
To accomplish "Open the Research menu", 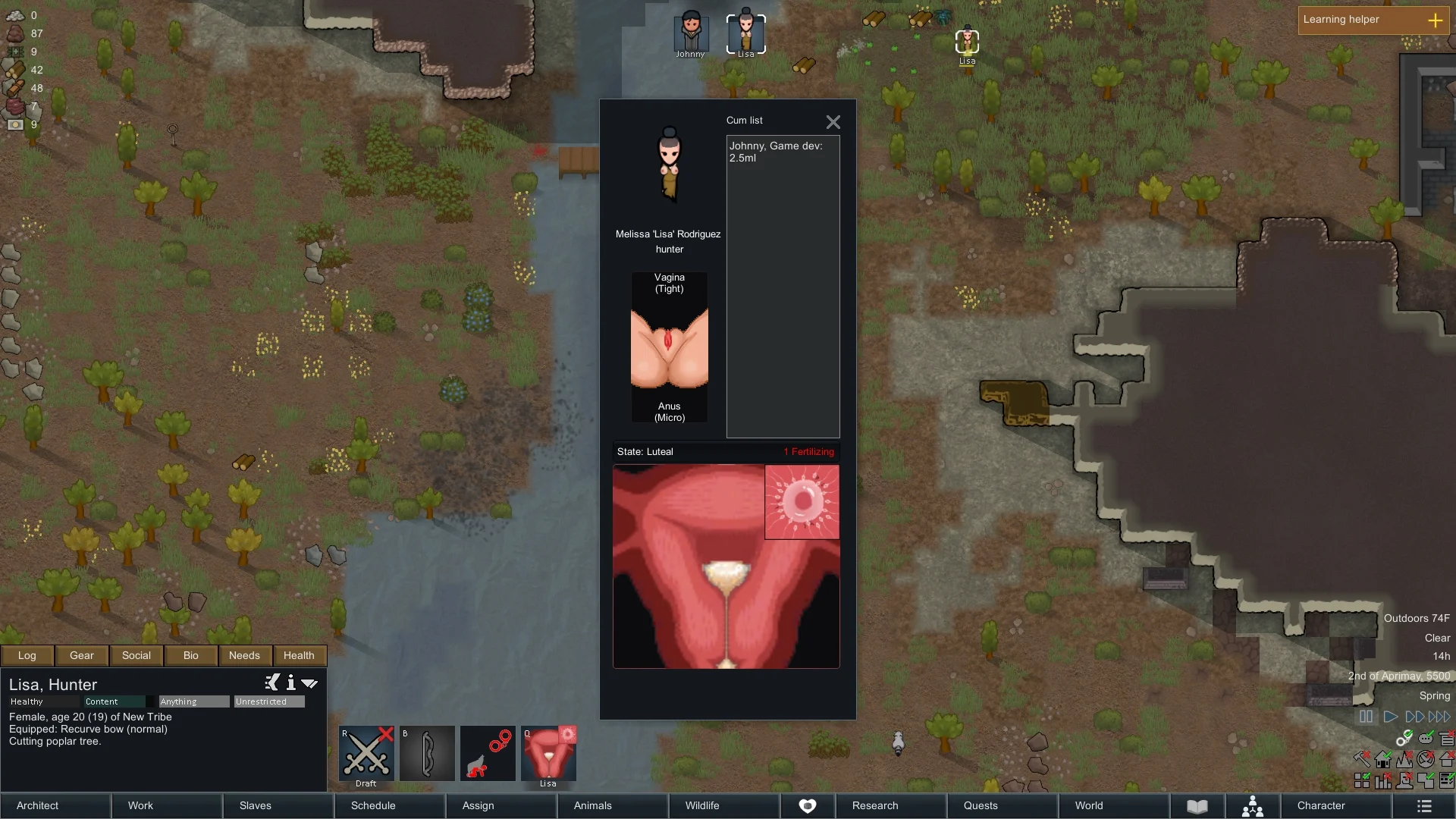I will pyautogui.click(x=891, y=805).
